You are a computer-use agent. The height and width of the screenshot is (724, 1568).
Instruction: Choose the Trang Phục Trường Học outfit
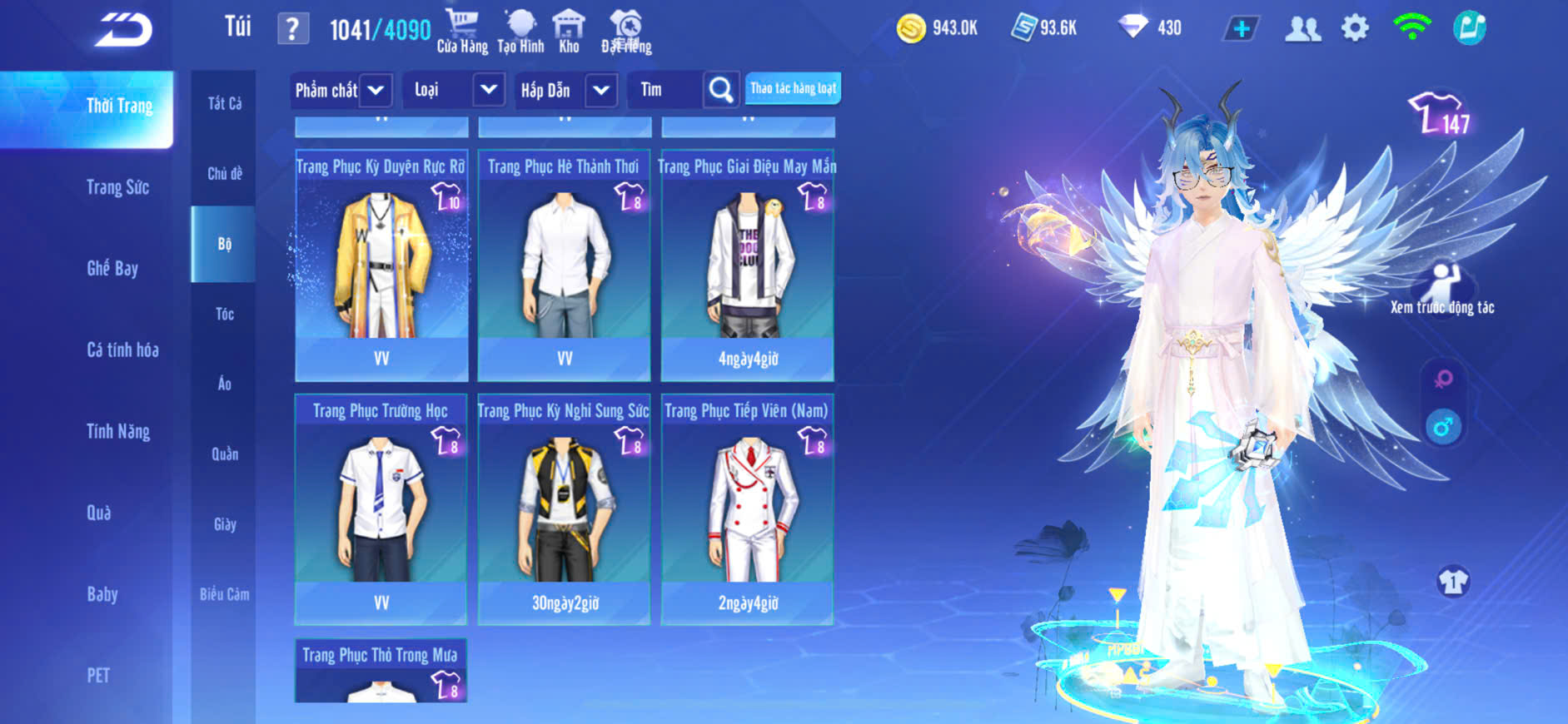coord(381,508)
